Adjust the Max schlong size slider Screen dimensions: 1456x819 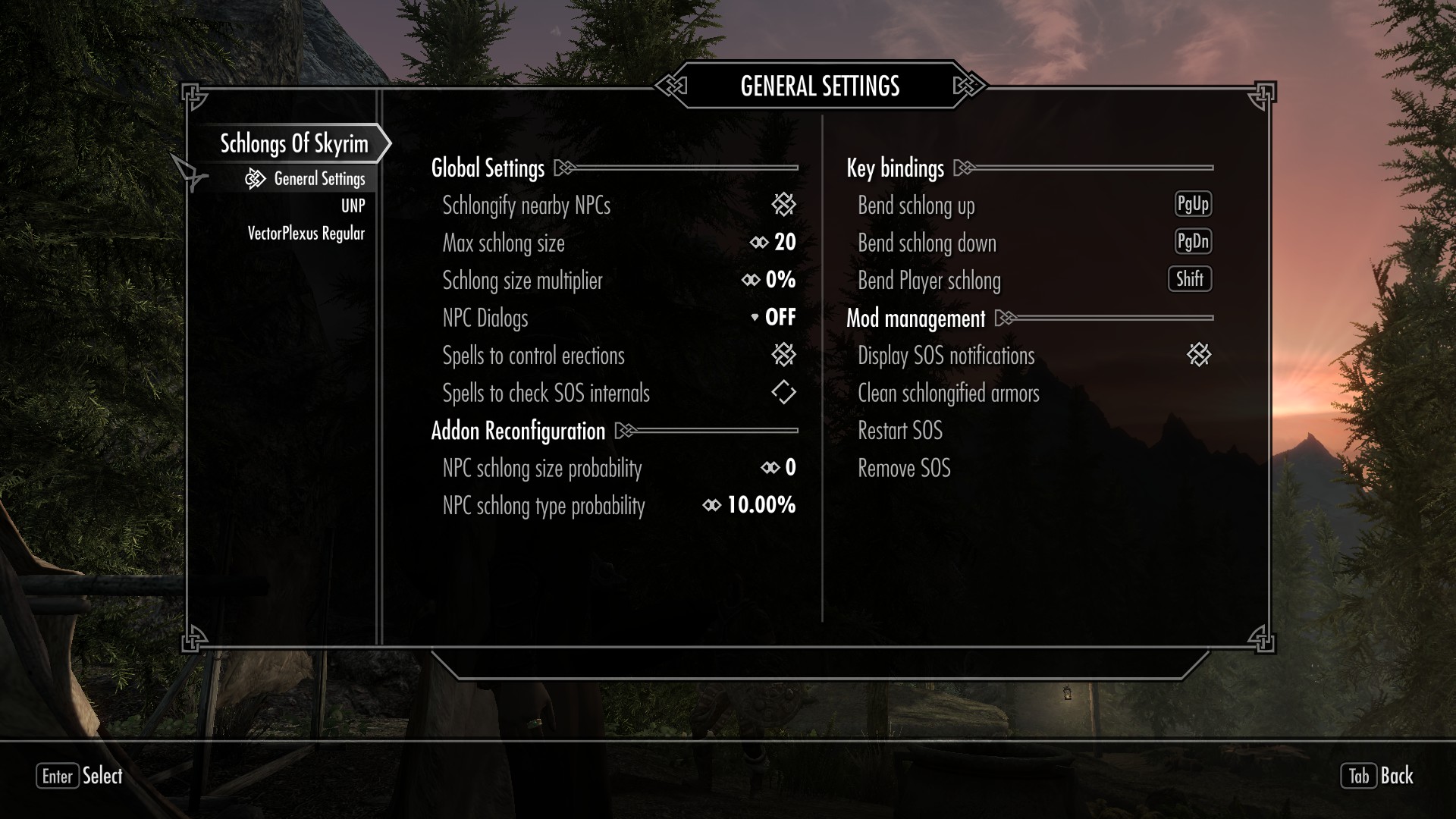click(773, 243)
